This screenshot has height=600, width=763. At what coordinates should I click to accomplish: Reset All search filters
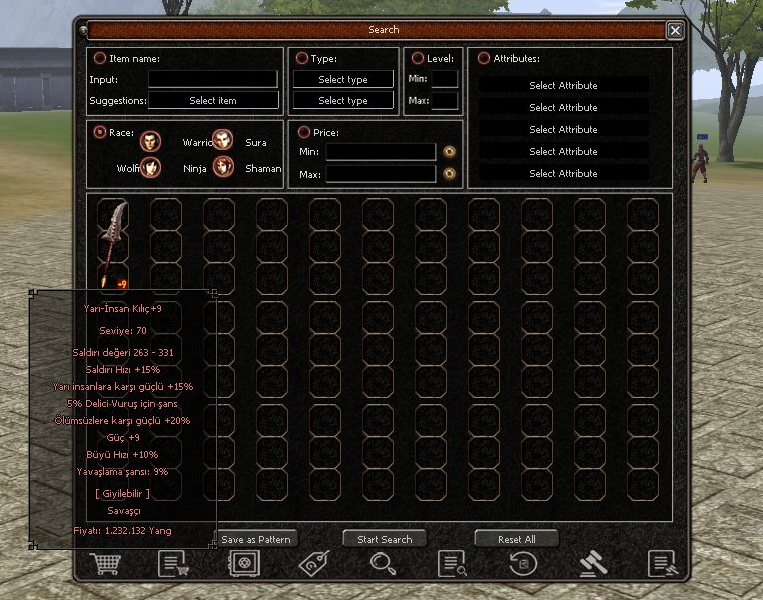[x=517, y=539]
